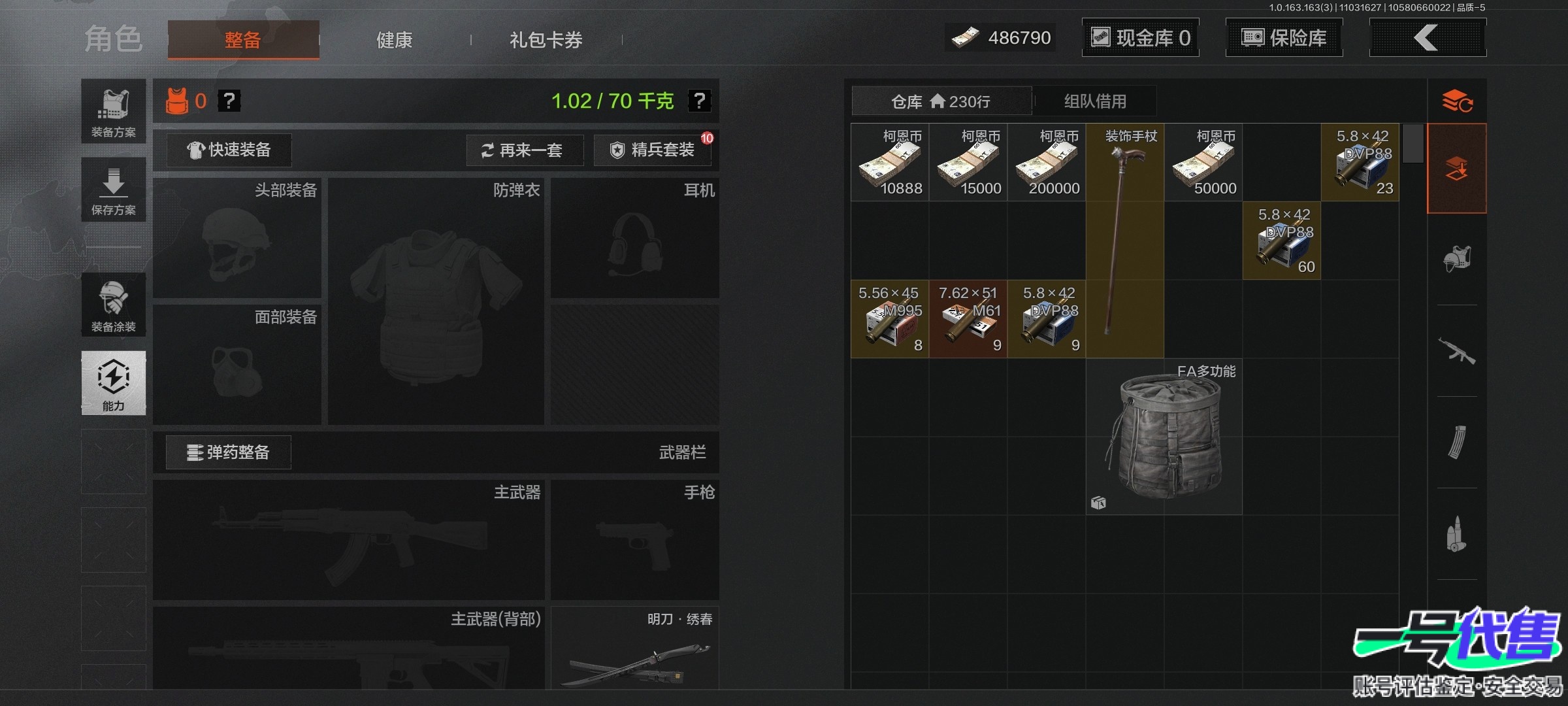Choose 再来一套 to re-equip last set
Image resolution: width=1568 pixels, height=706 pixels.
pyautogui.click(x=524, y=150)
